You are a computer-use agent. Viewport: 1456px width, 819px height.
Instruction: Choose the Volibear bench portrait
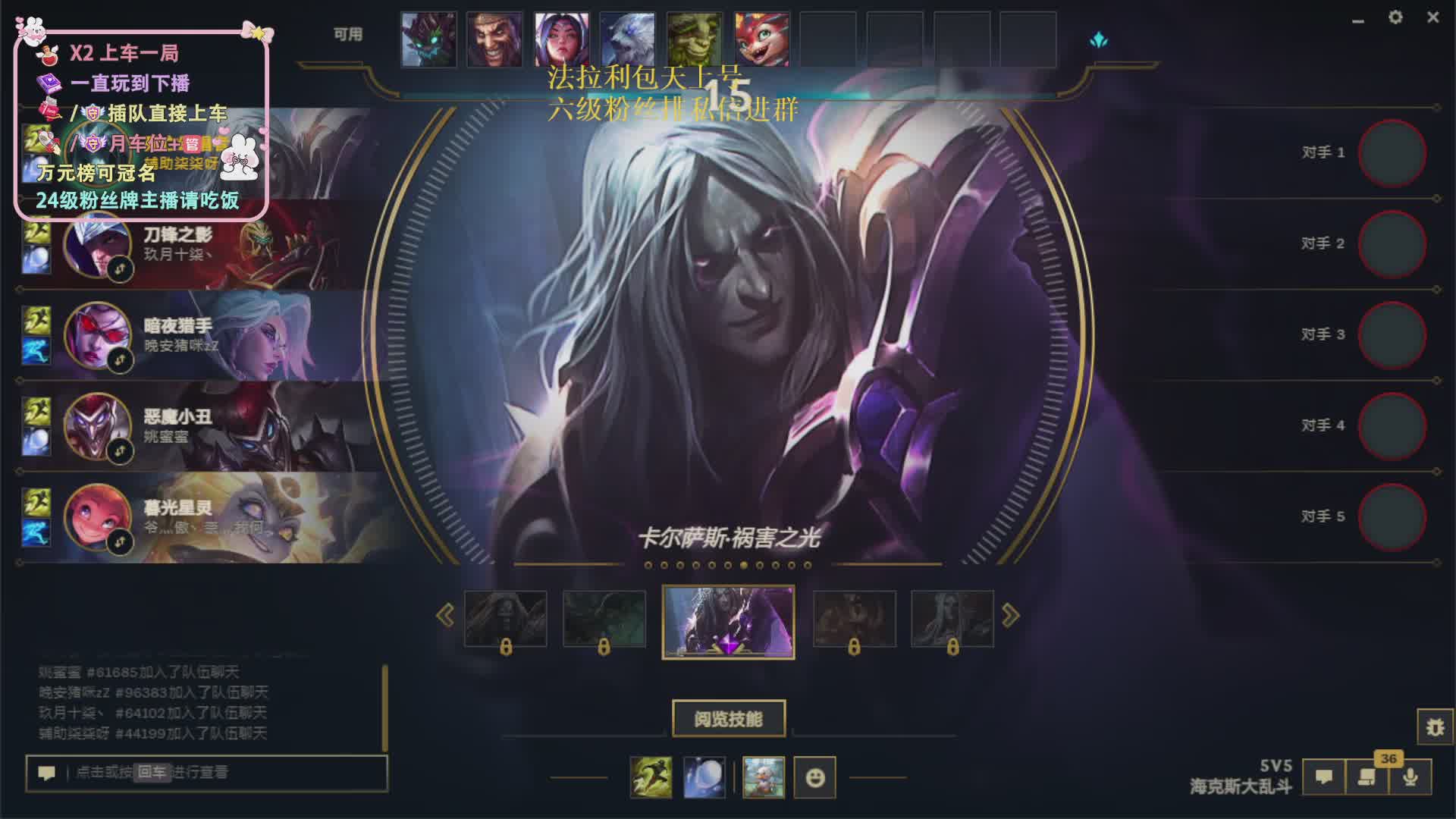click(x=627, y=39)
